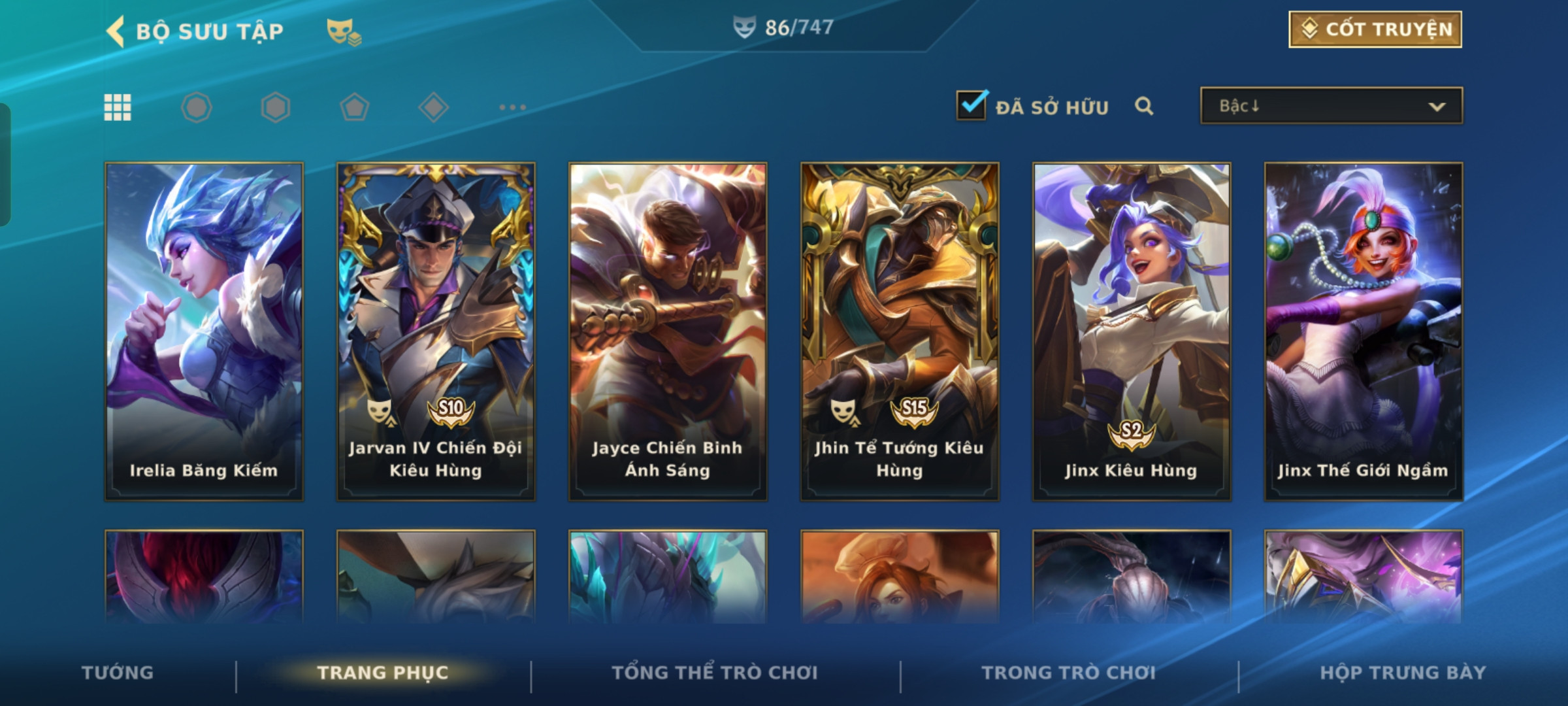This screenshot has width=1568, height=706.
Task: Select the grid all-skins filter
Action: point(118,107)
